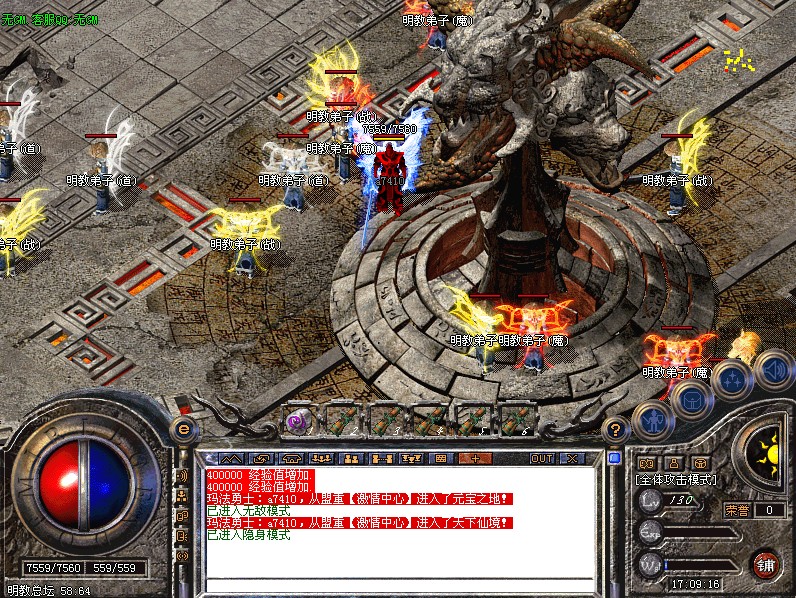Image resolution: width=796 pixels, height=598 pixels.
Task: Use the purple orb in belt slot 1
Action: [298, 421]
